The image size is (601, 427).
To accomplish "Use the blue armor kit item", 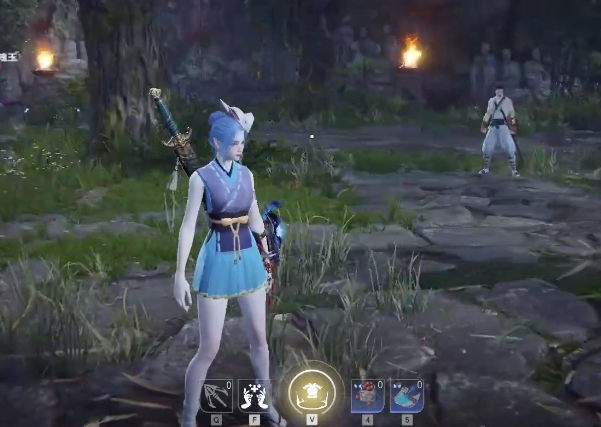I will 406,395.
